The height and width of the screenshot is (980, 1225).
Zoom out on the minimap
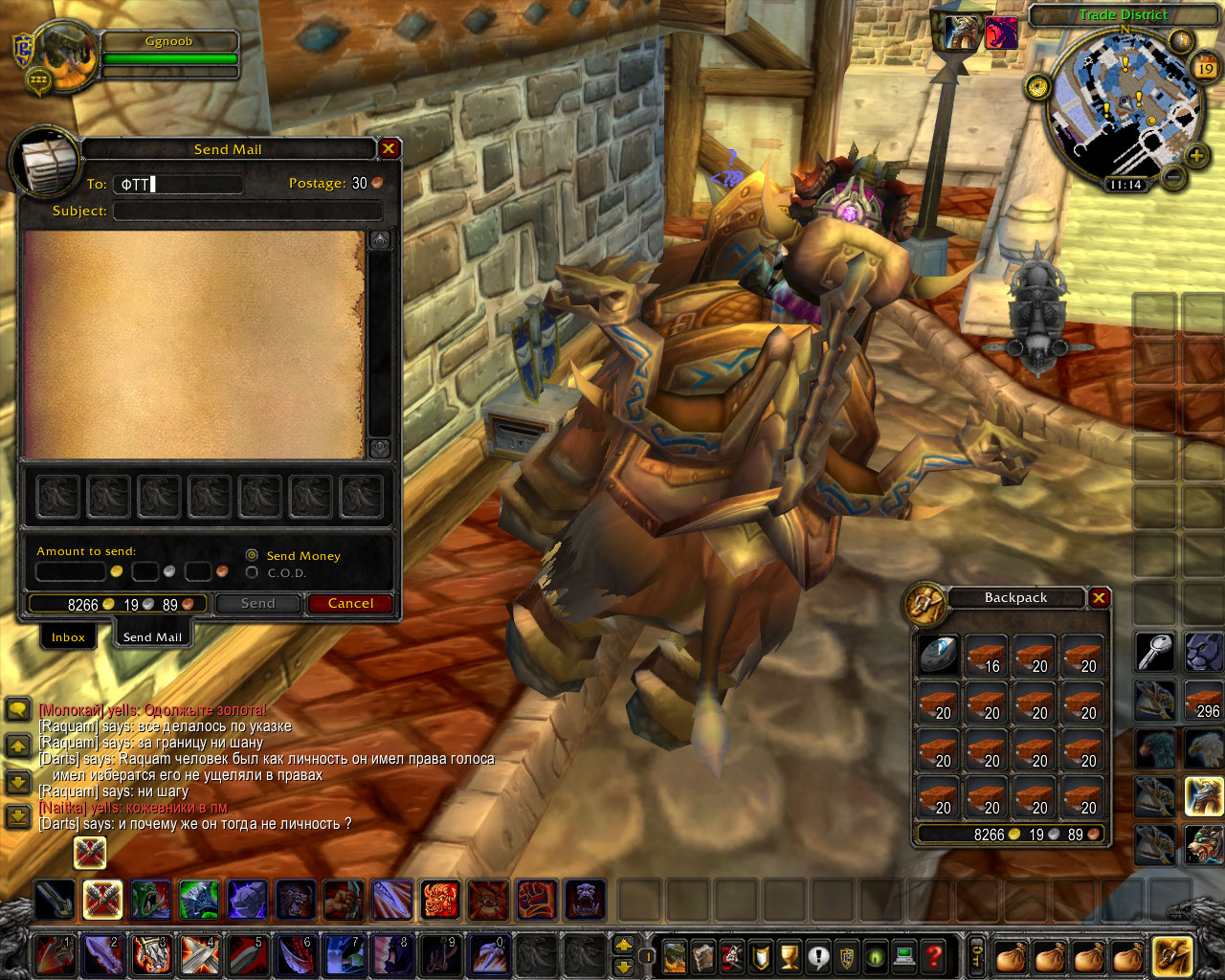pyautogui.click(x=1174, y=176)
